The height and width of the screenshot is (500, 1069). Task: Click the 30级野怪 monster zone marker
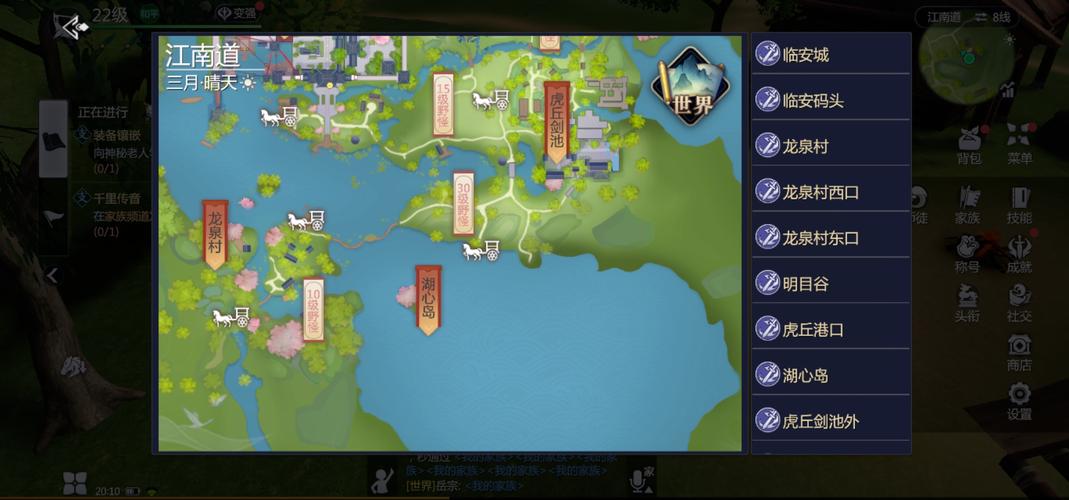[x=463, y=203]
